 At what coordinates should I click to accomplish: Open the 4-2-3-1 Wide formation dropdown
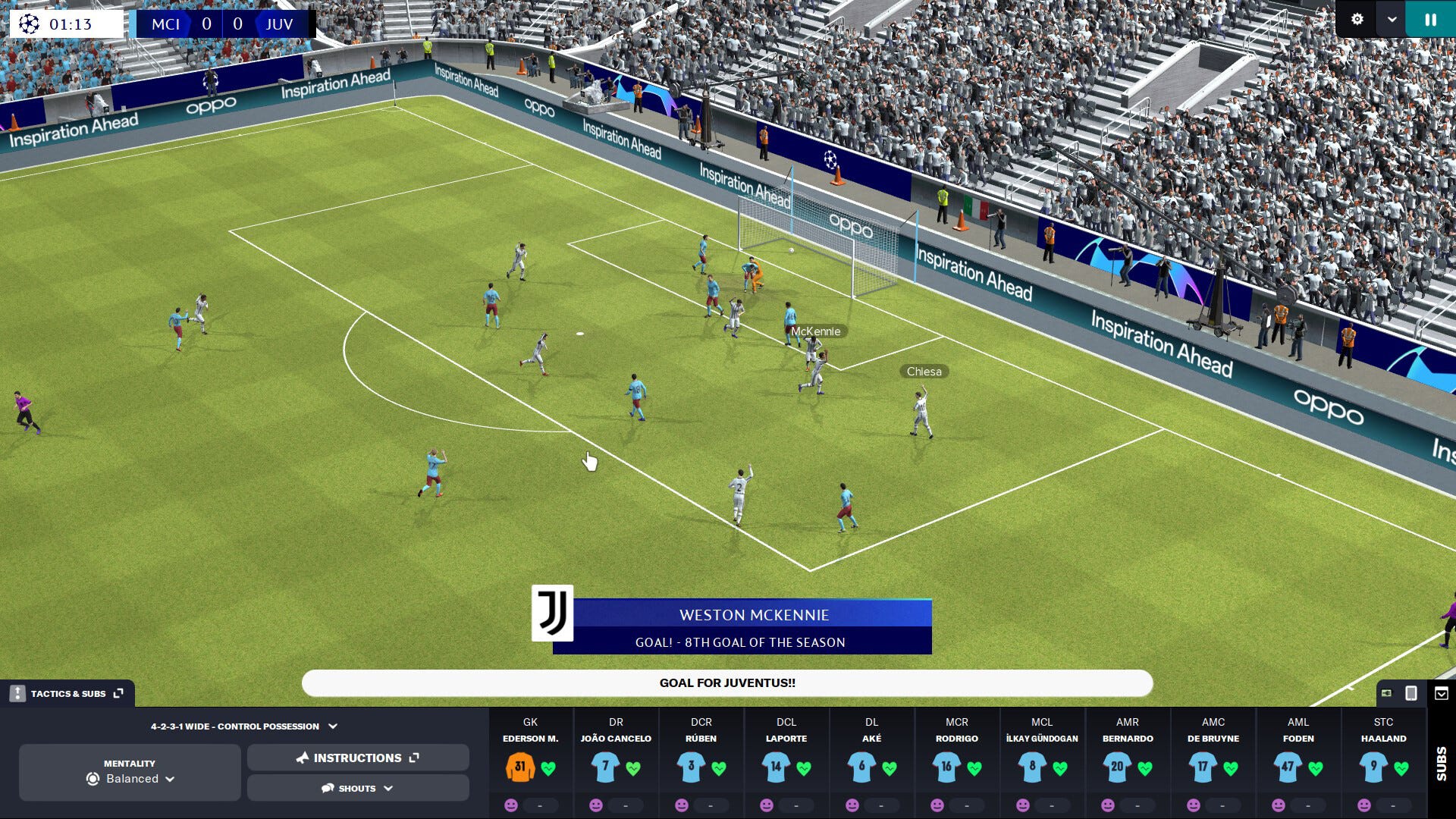[x=331, y=726]
